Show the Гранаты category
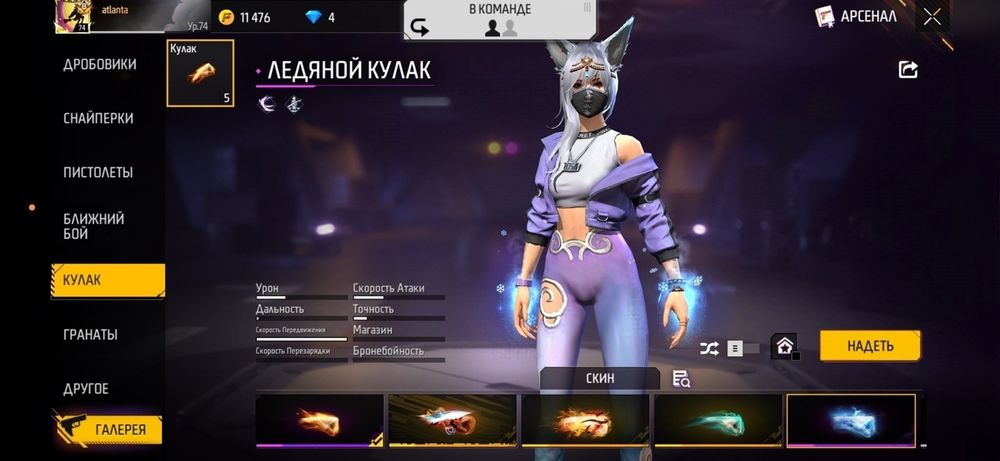The width and height of the screenshot is (1000, 461). [90, 334]
